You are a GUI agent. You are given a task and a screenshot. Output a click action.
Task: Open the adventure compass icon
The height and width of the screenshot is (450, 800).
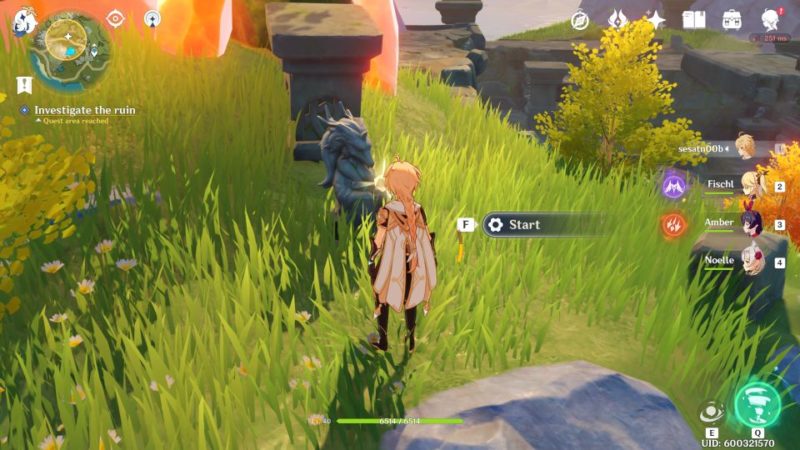click(x=580, y=20)
